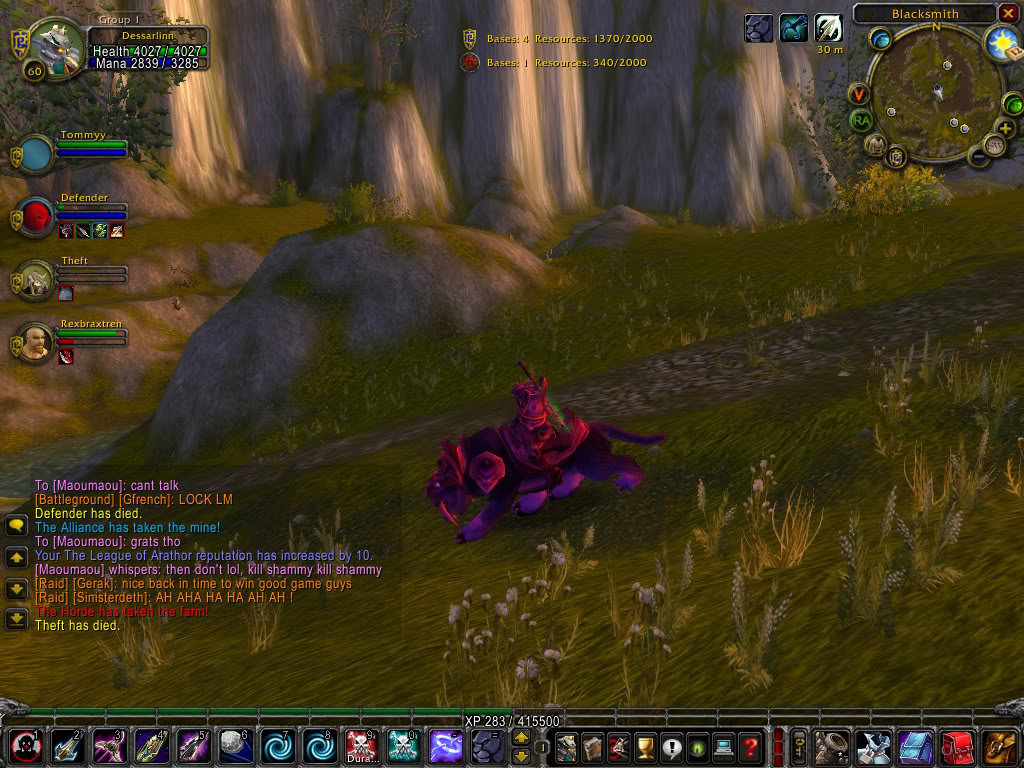Open the question mark help button
The width and height of the screenshot is (1024, 768).
[750, 746]
